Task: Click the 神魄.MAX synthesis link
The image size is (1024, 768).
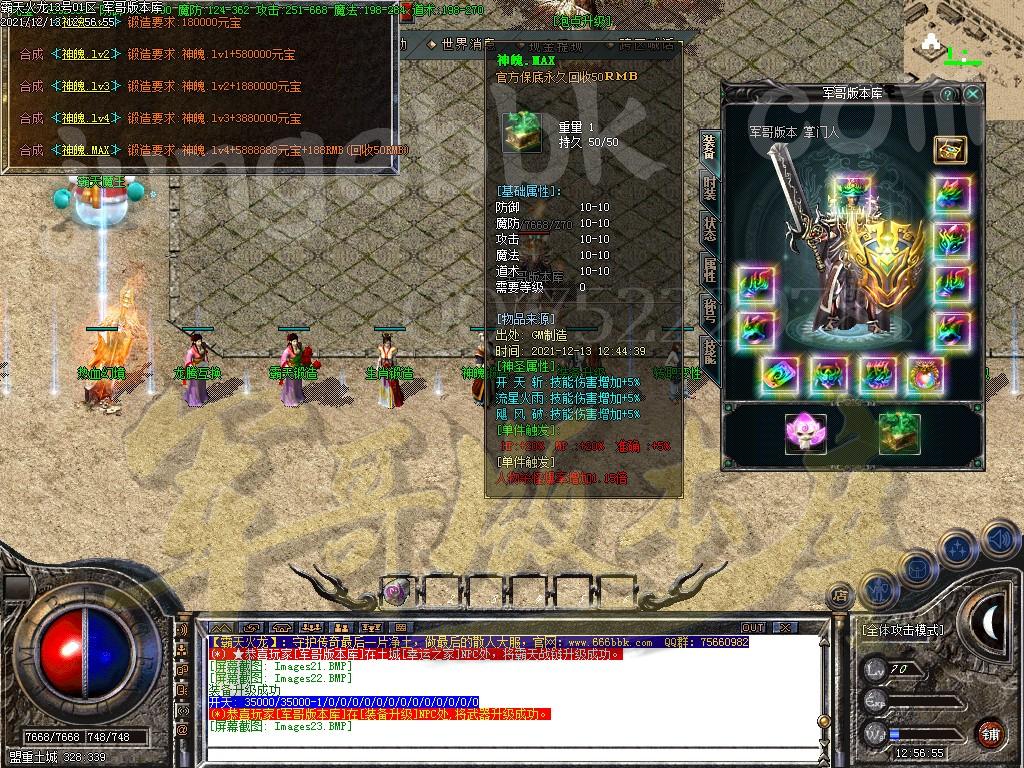Action: pos(85,150)
